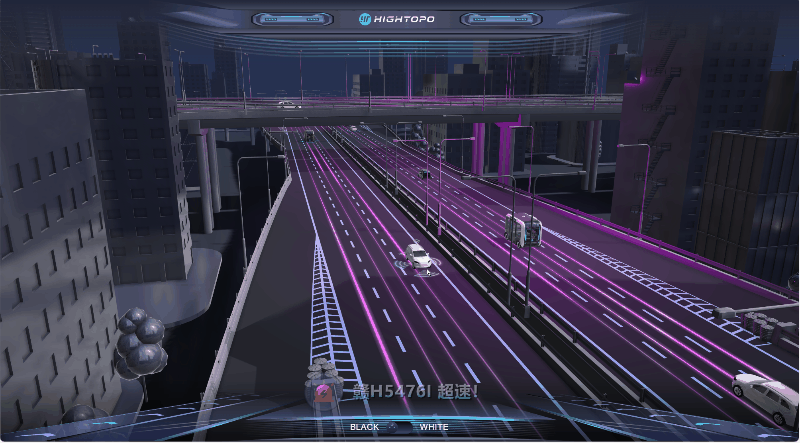Click the HIGHTOPO logo in header
This screenshot has height=443, width=800.
(x=399, y=18)
